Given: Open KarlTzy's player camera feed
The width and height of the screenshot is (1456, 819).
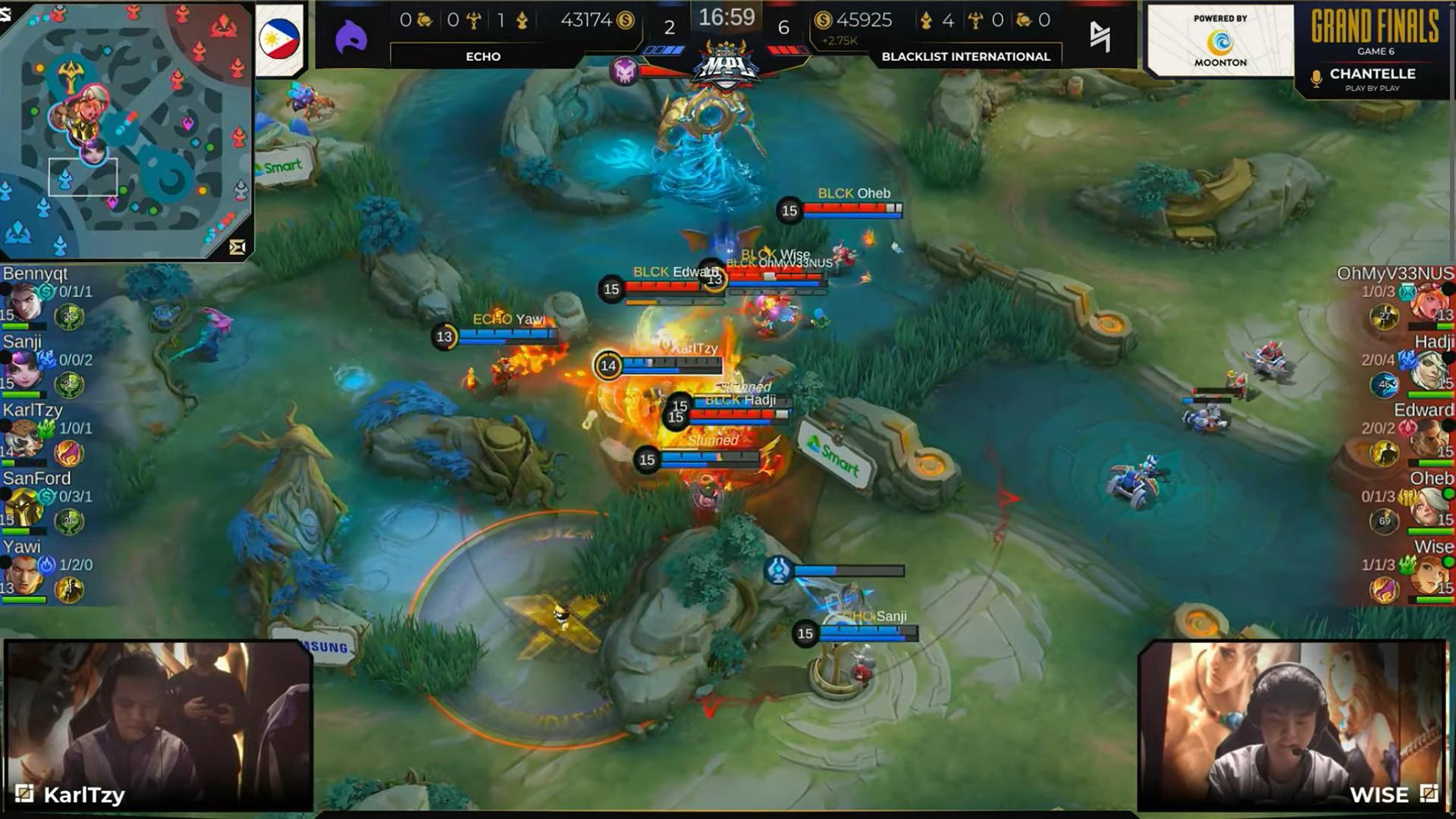Looking at the screenshot, I should point(158,725).
